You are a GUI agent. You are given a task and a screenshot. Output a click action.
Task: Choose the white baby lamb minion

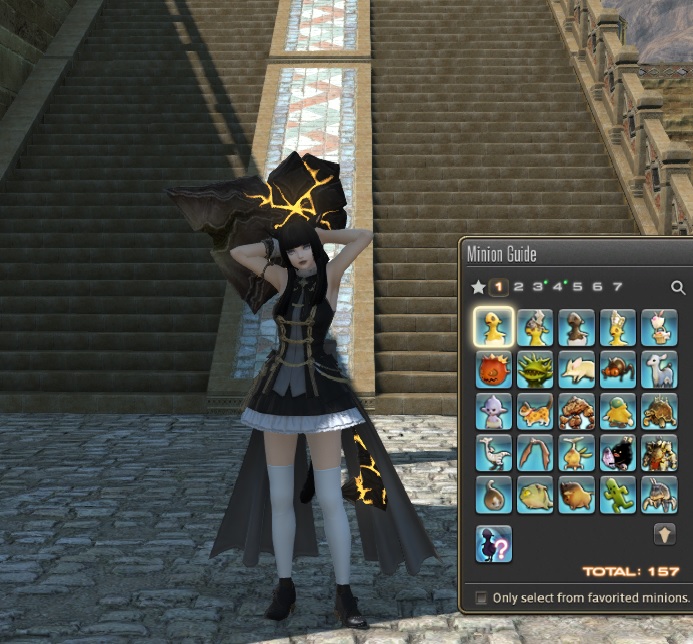click(x=659, y=369)
